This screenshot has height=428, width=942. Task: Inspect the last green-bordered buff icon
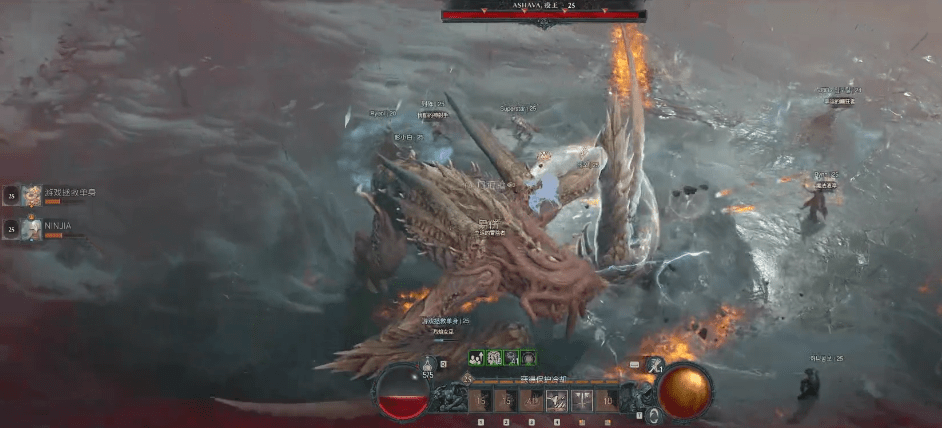tap(528, 357)
